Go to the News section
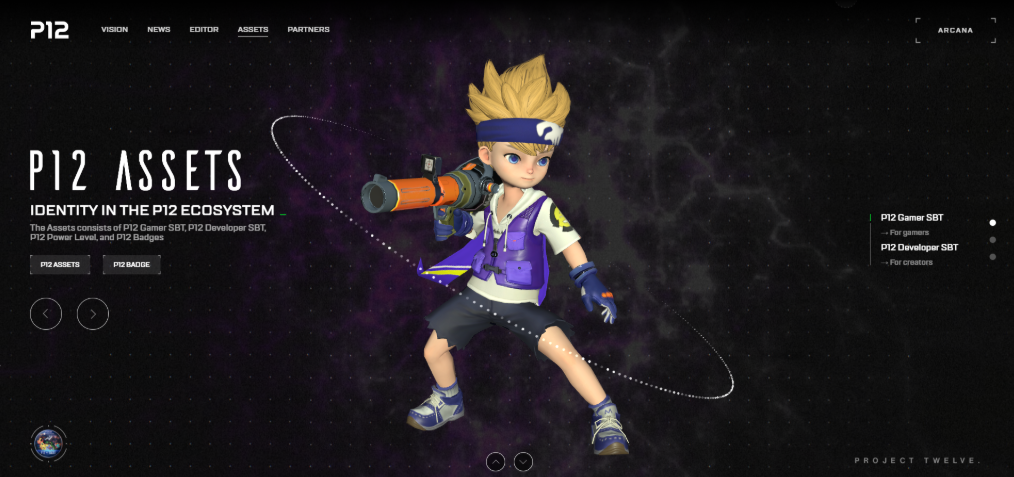 tap(158, 30)
